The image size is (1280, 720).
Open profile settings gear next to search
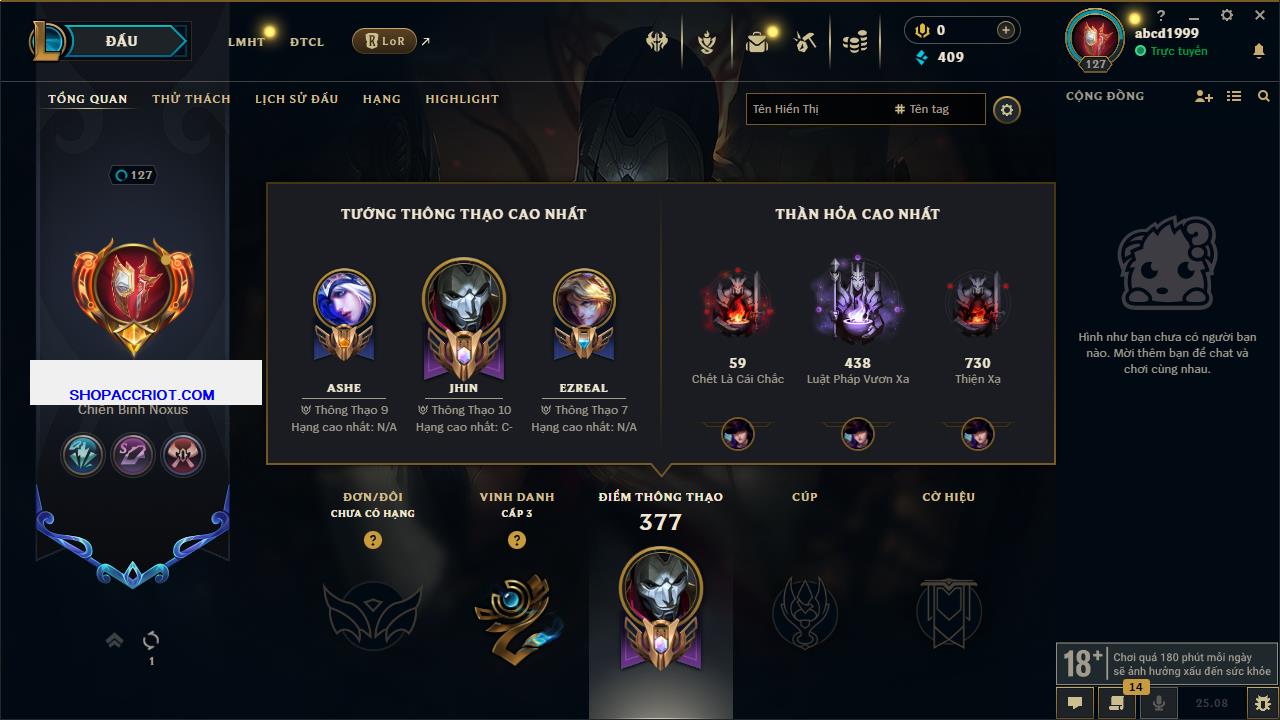click(1007, 109)
